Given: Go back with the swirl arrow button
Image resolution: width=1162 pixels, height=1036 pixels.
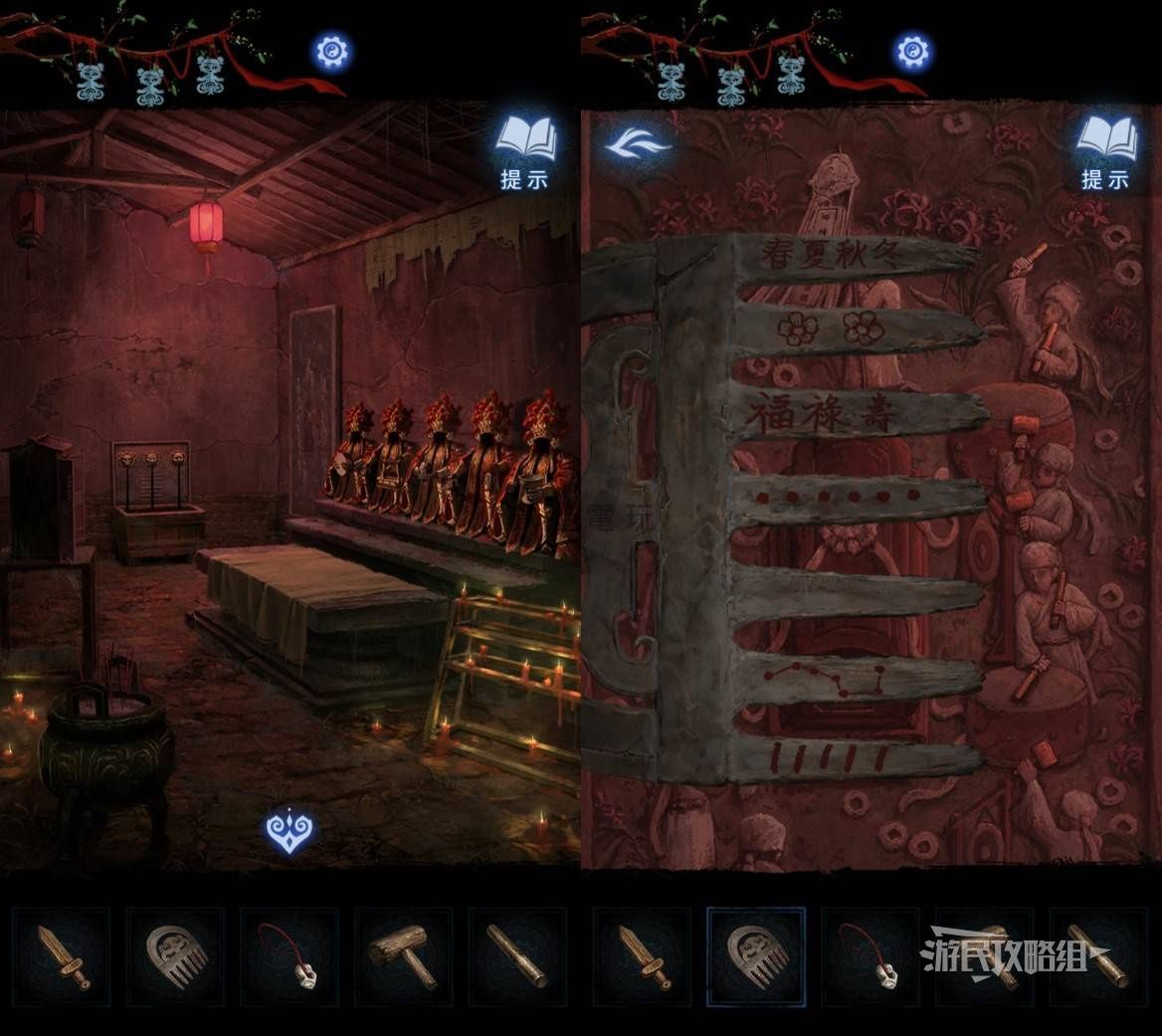Looking at the screenshot, I should (639, 146).
